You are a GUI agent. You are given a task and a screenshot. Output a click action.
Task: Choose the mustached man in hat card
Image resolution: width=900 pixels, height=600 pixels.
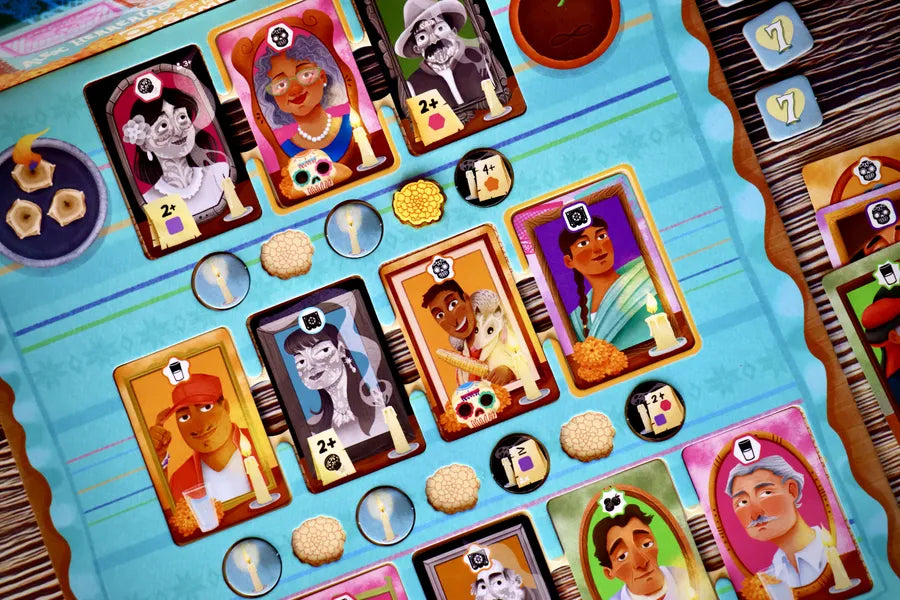(445, 65)
